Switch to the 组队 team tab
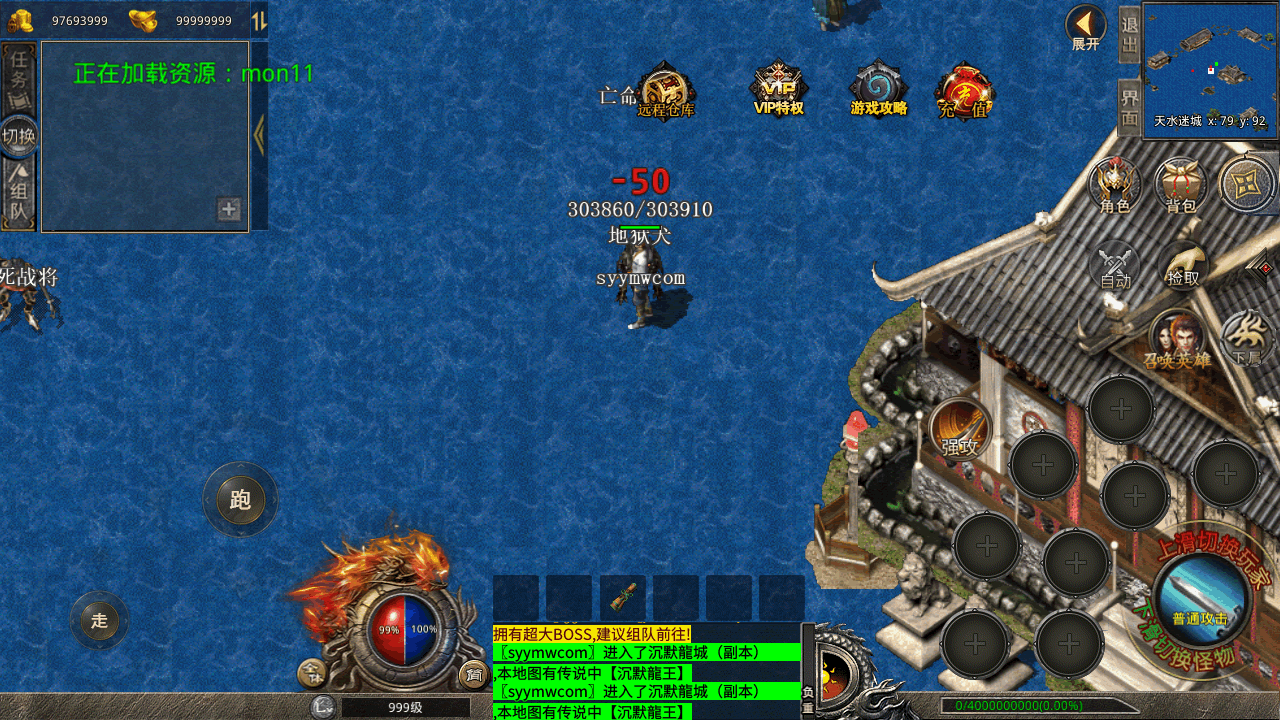The height and width of the screenshot is (720, 1280). tap(19, 195)
